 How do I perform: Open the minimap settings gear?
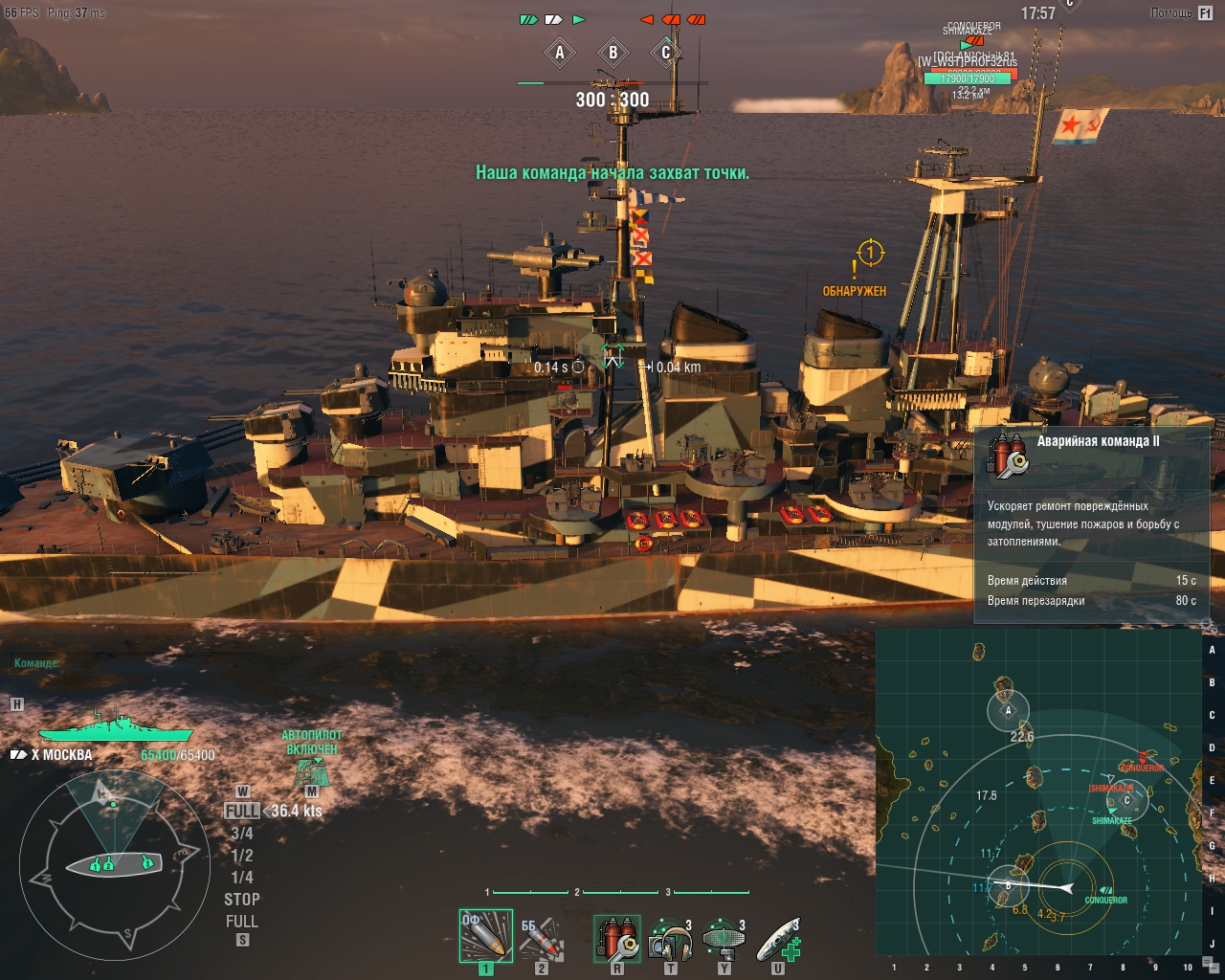[1208, 625]
